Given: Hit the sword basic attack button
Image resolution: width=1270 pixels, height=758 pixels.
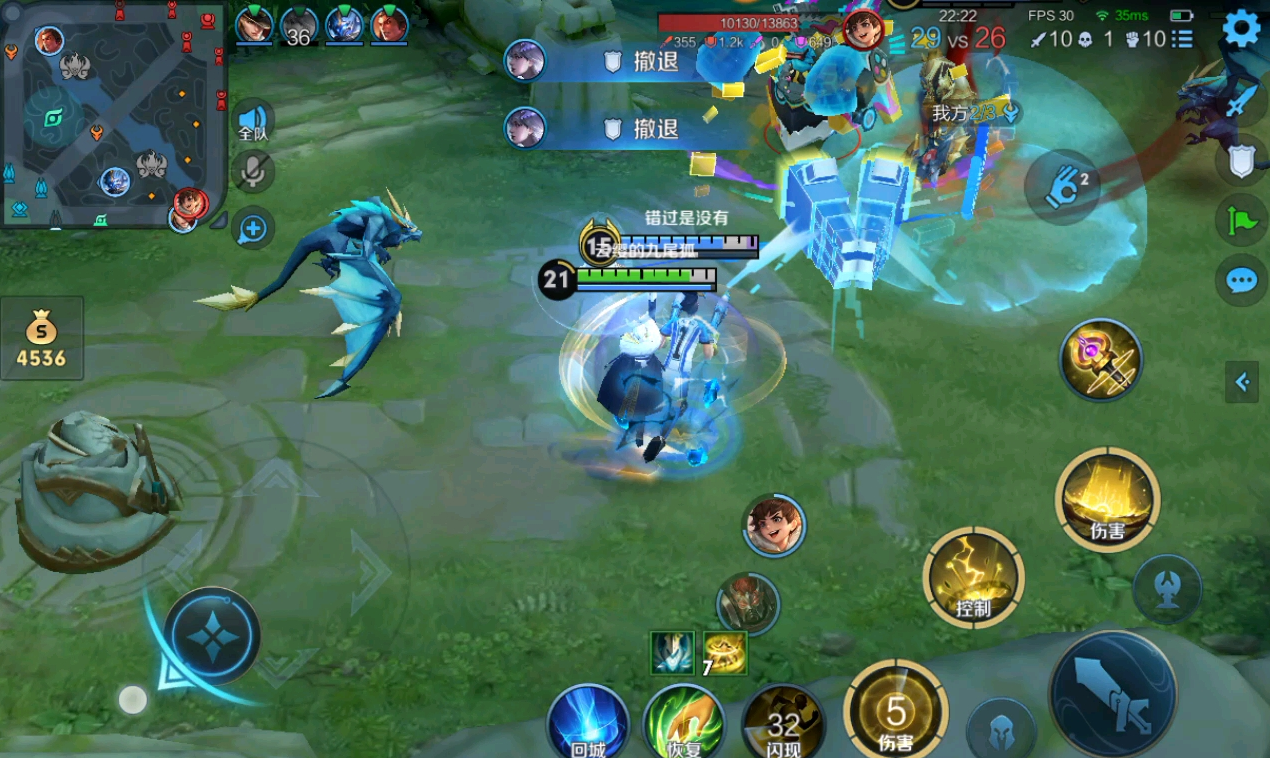Looking at the screenshot, I should (1113, 692).
